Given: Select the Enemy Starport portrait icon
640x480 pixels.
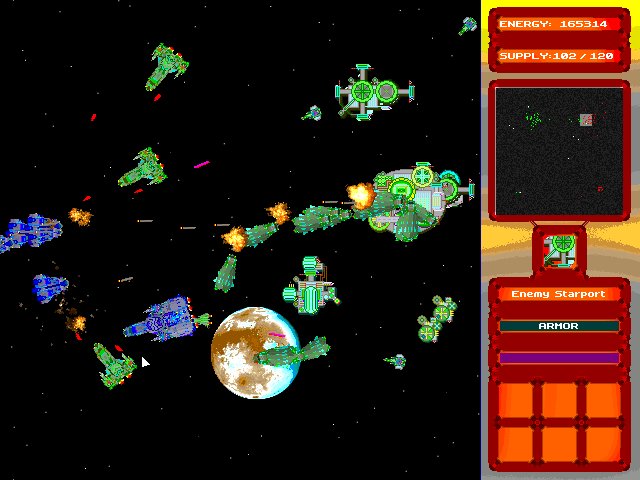Looking at the screenshot, I should tap(560, 248).
